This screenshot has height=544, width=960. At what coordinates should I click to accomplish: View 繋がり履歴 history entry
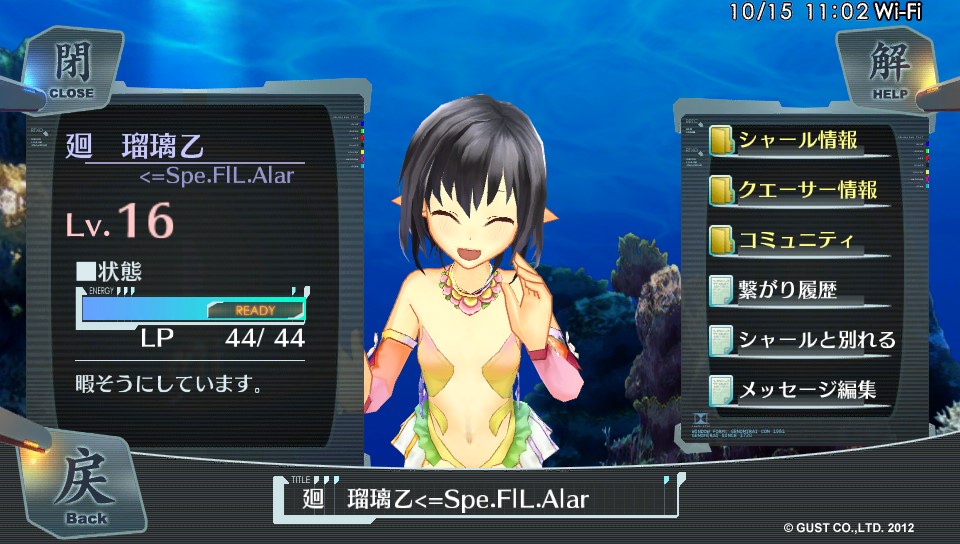(786, 291)
